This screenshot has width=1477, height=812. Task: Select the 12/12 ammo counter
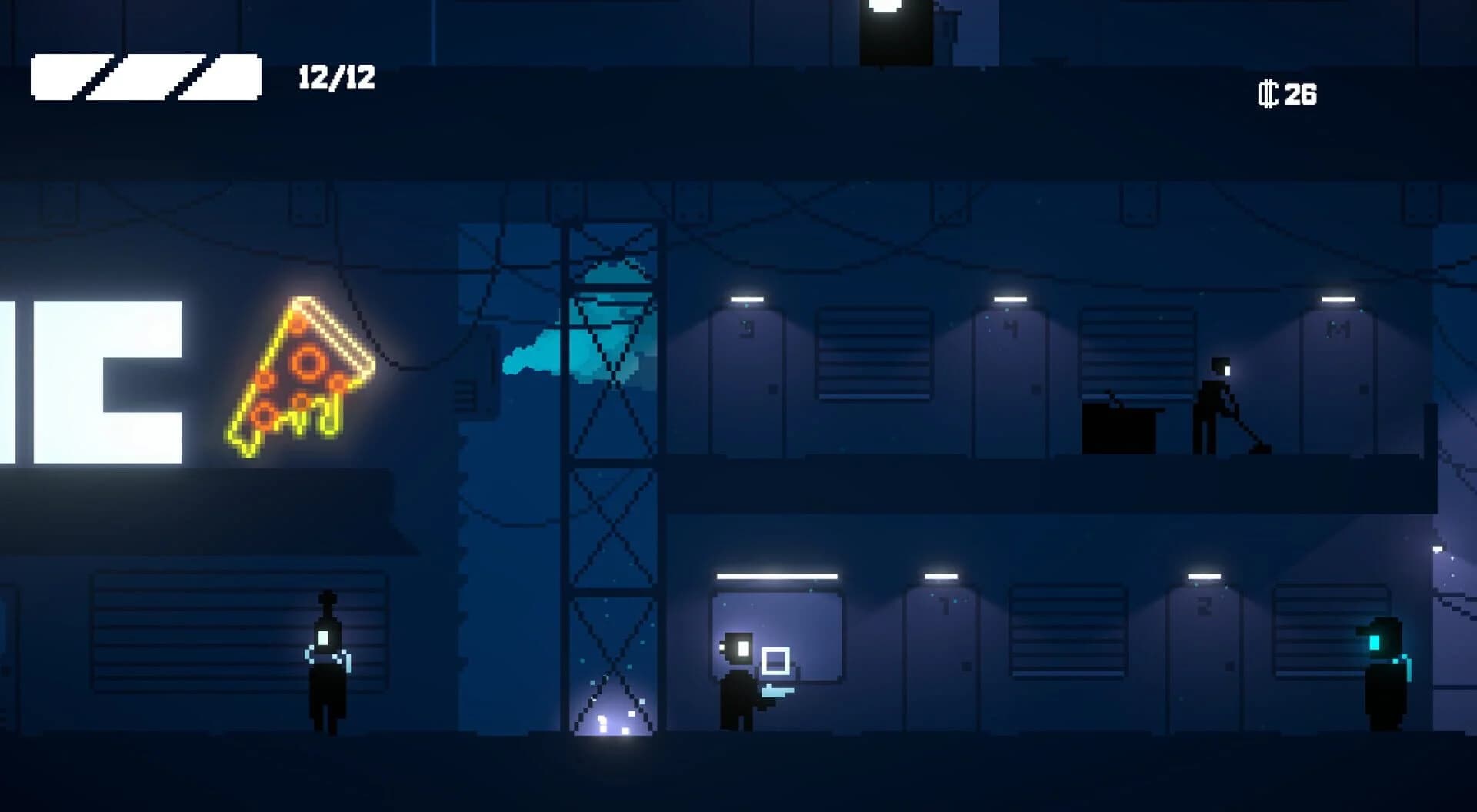point(337,75)
